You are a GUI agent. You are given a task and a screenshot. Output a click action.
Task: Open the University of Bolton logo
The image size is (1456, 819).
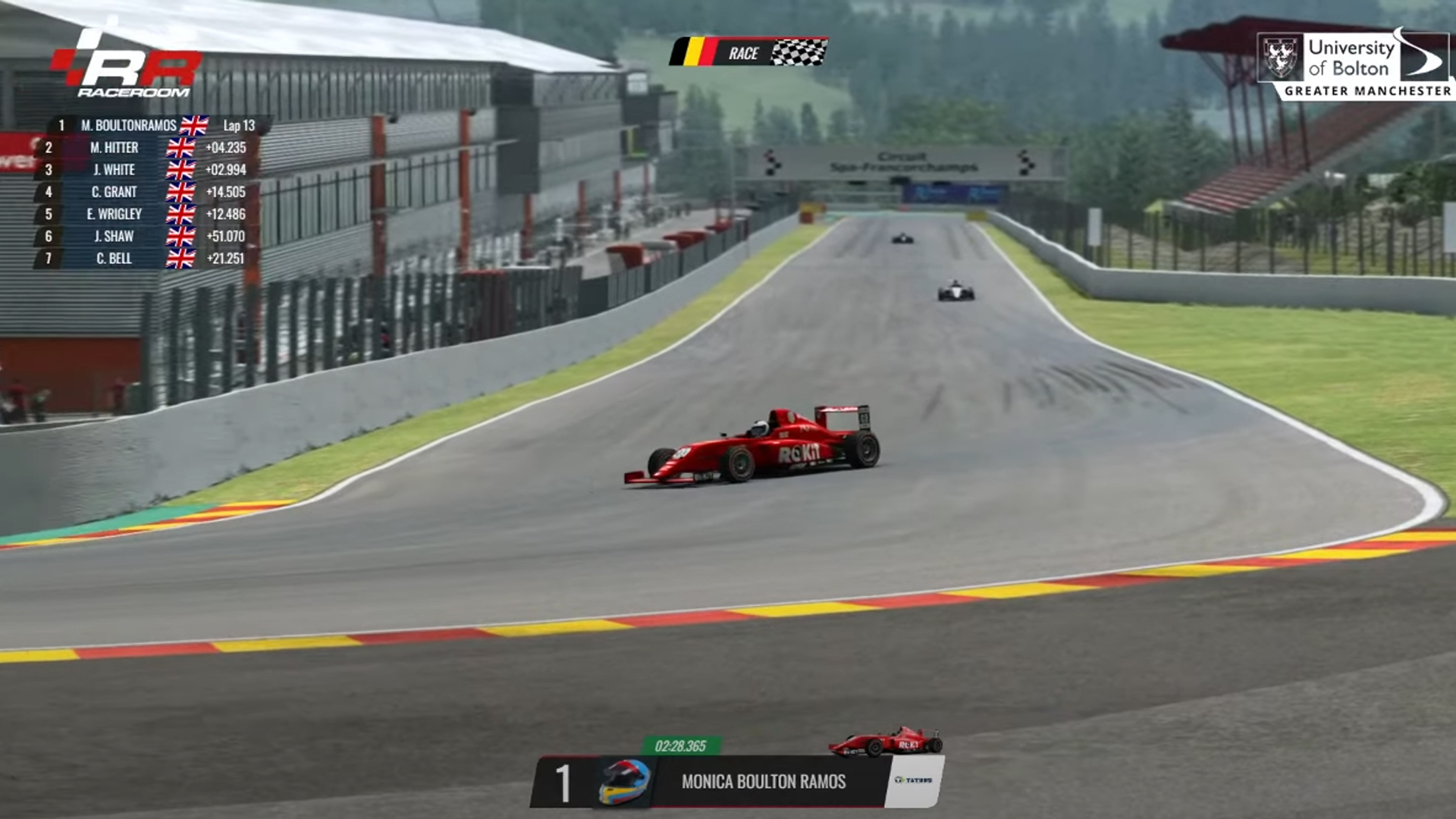1355,65
